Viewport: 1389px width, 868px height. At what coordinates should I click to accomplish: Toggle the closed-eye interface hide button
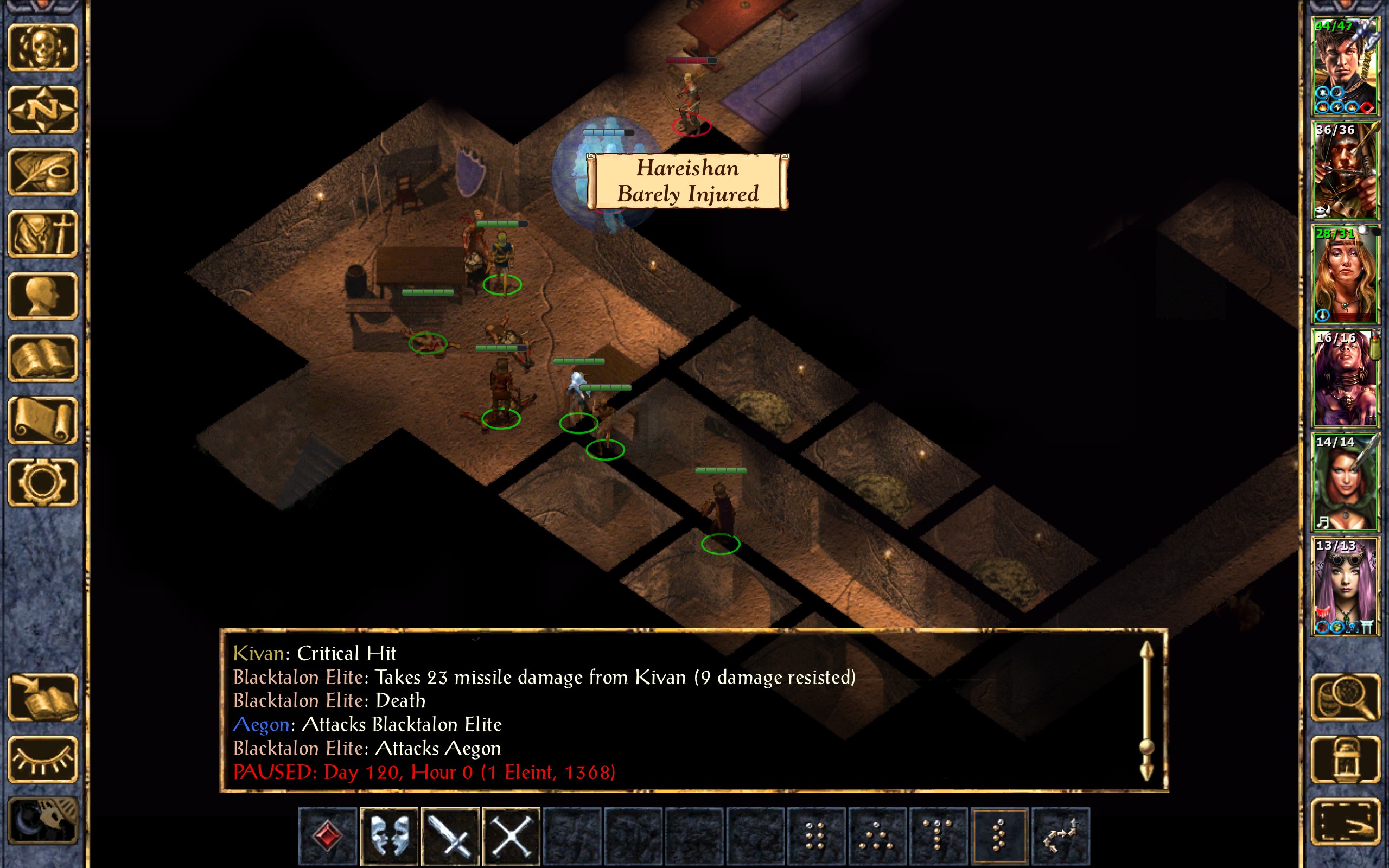point(43,759)
